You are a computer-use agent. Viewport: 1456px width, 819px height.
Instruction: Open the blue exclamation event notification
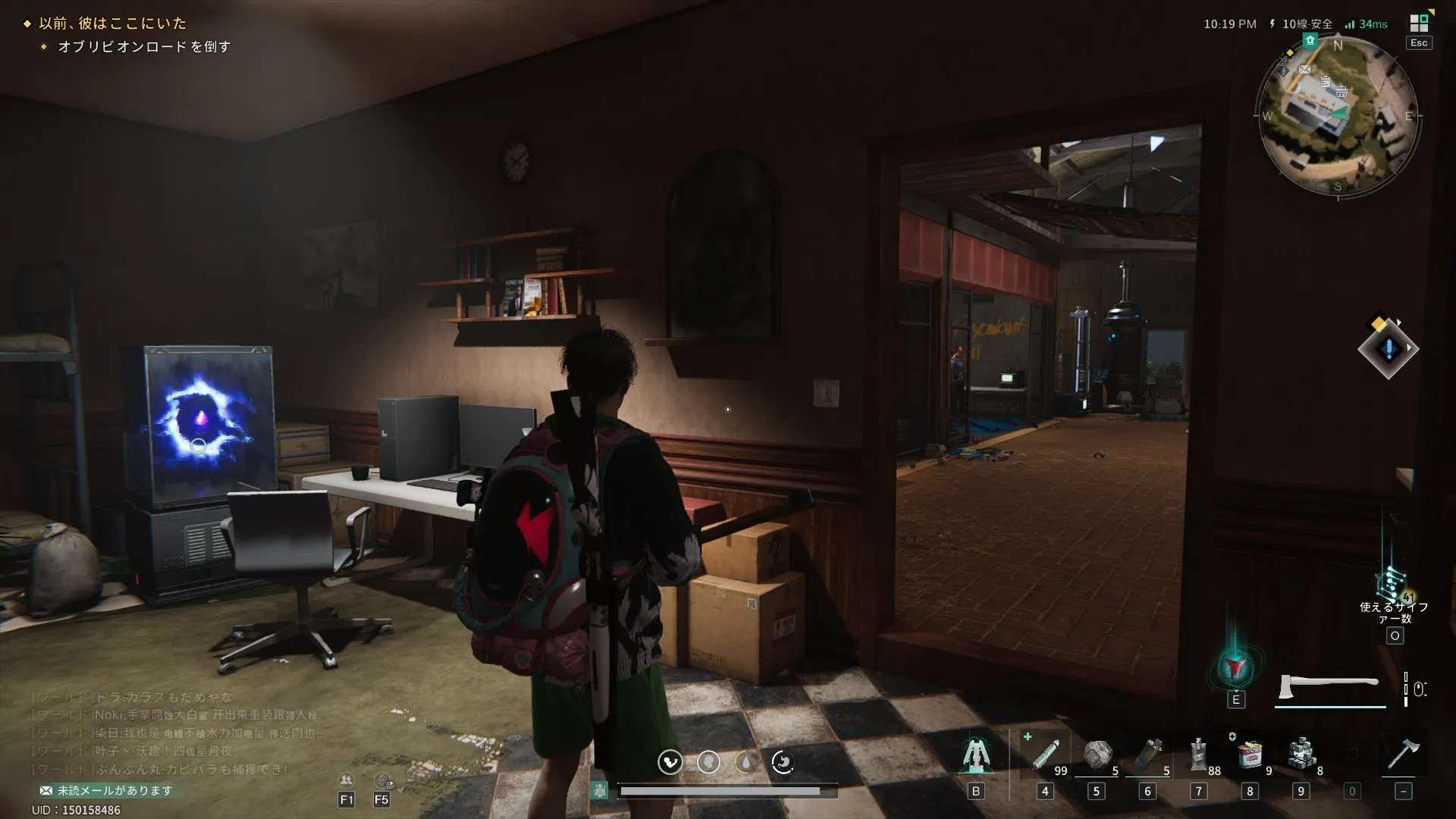coord(1389,350)
